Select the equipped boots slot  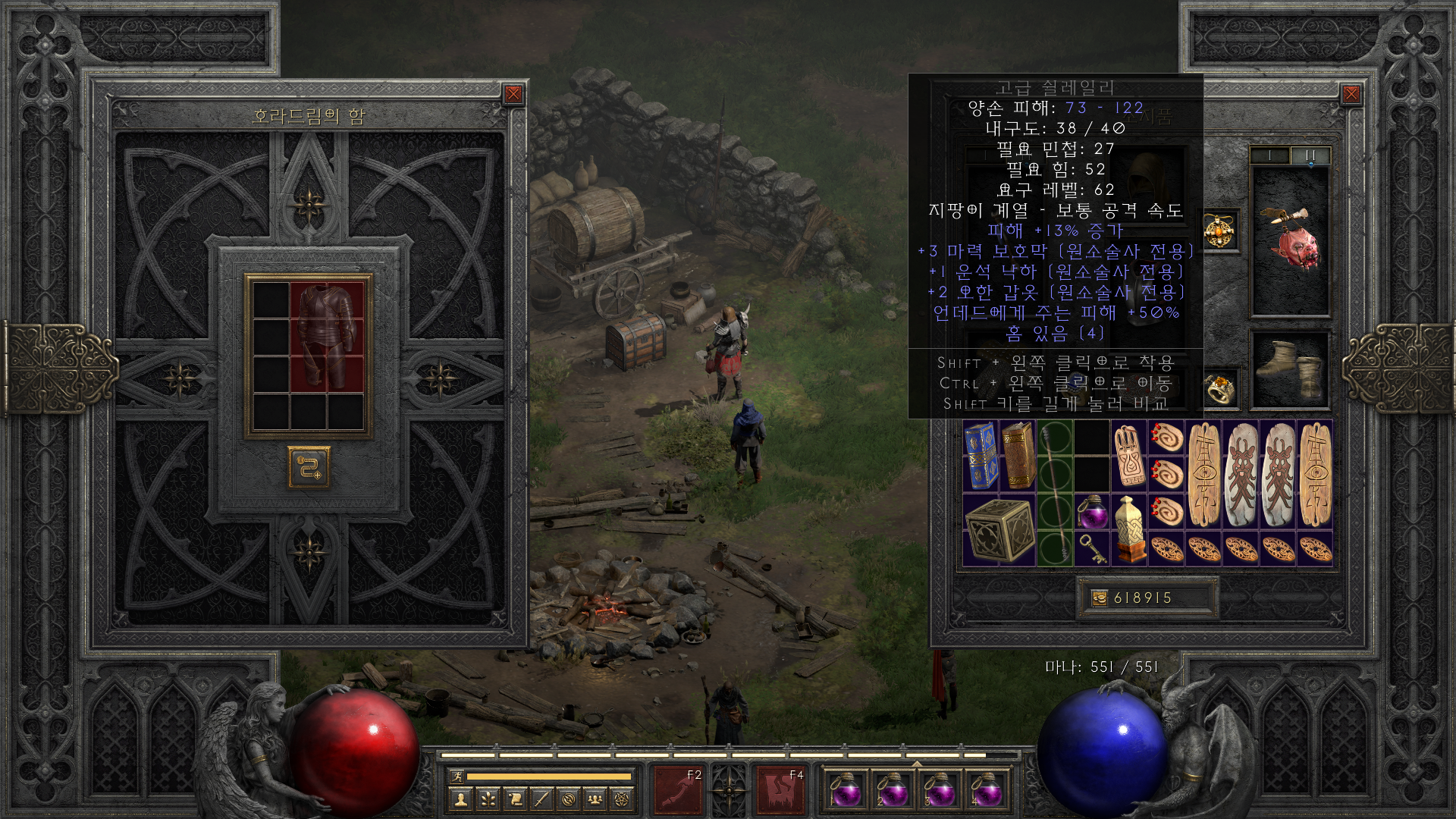[x=1289, y=369]
